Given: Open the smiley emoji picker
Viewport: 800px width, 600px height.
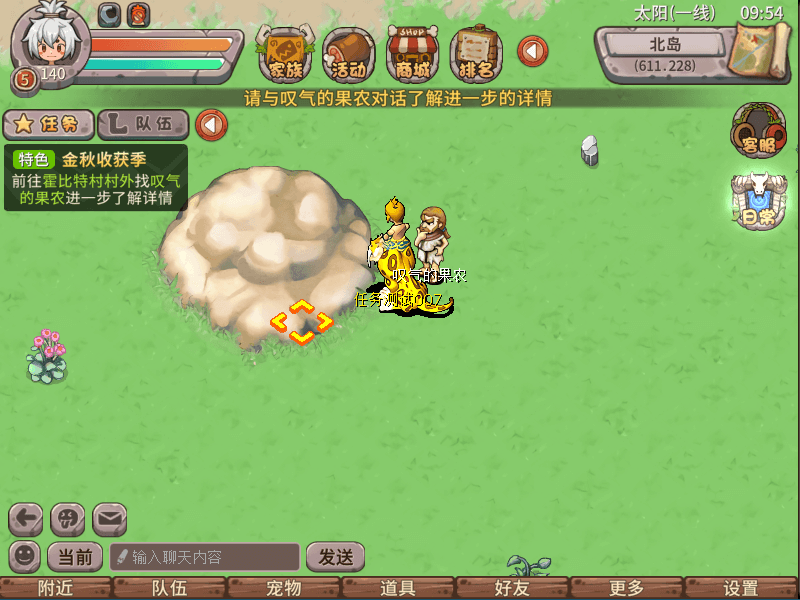Looking at the screenshot, I should click(x=24, y=556).
